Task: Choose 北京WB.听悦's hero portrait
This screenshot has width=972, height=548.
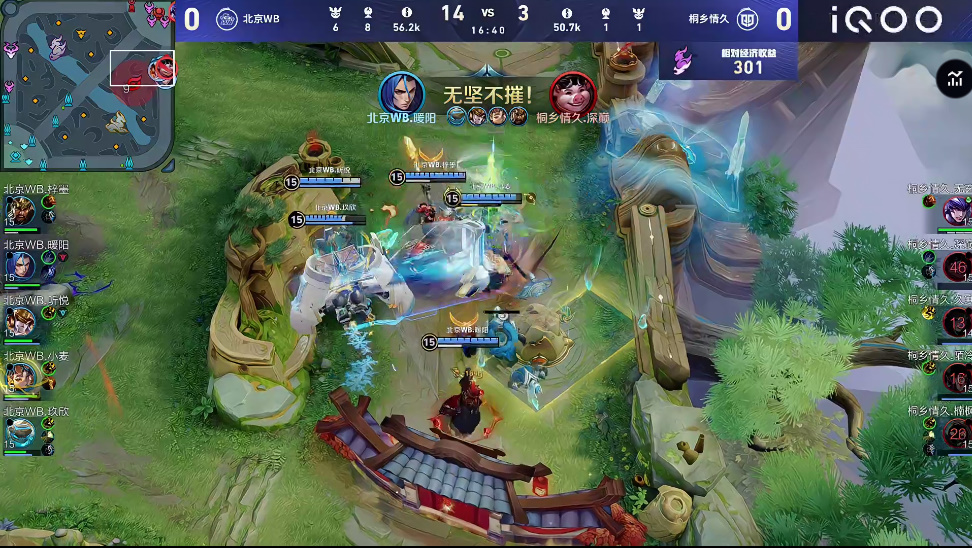Action: coord(18,322)
